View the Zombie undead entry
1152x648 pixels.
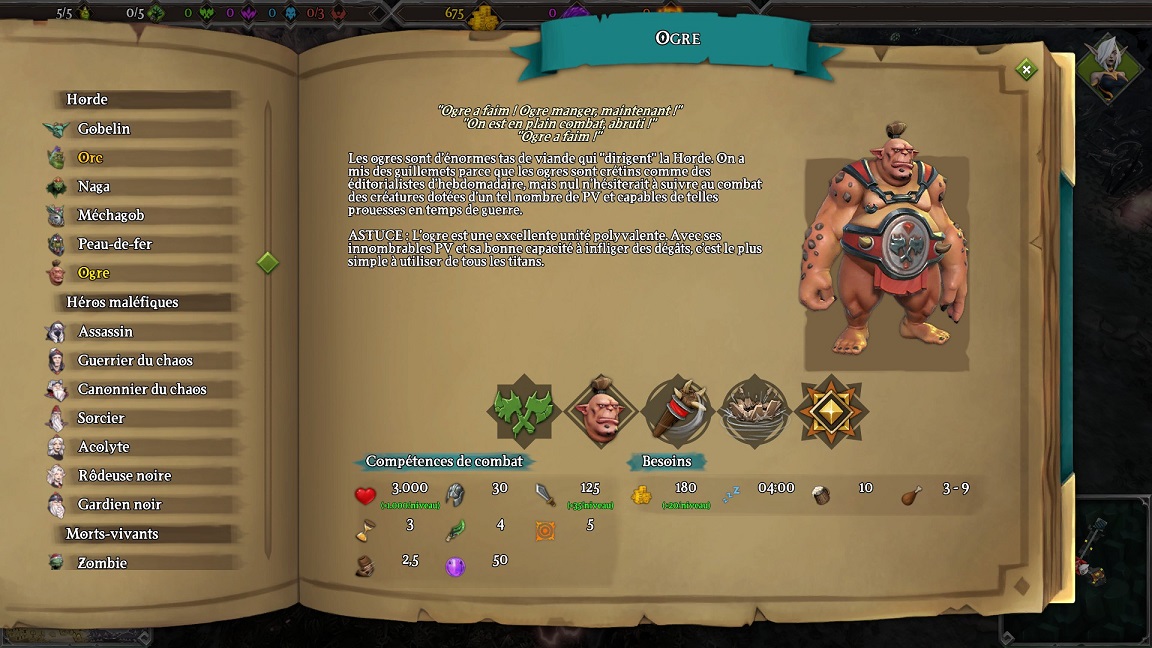point(102,563)
